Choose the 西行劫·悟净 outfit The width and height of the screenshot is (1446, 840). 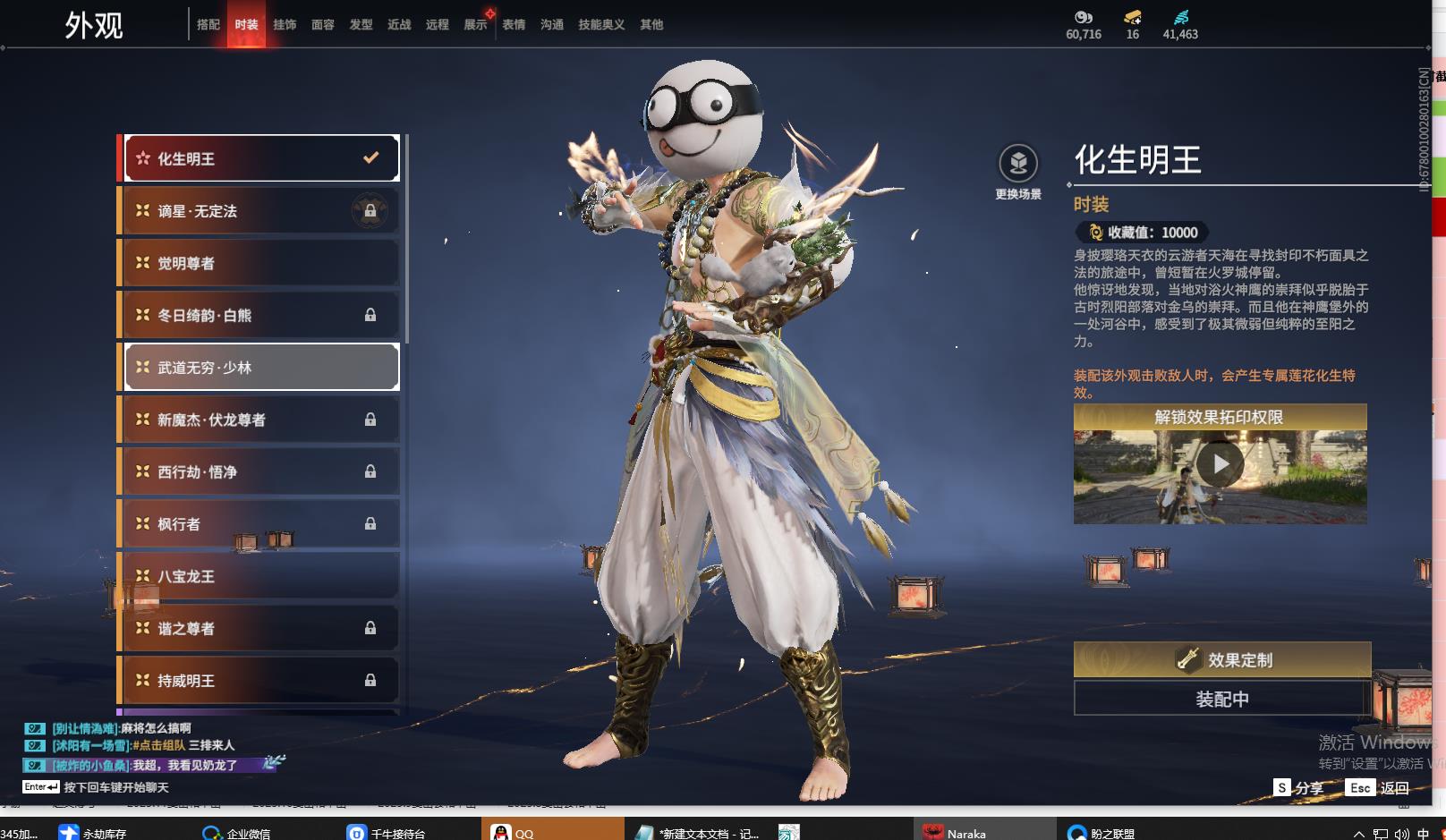260,471
